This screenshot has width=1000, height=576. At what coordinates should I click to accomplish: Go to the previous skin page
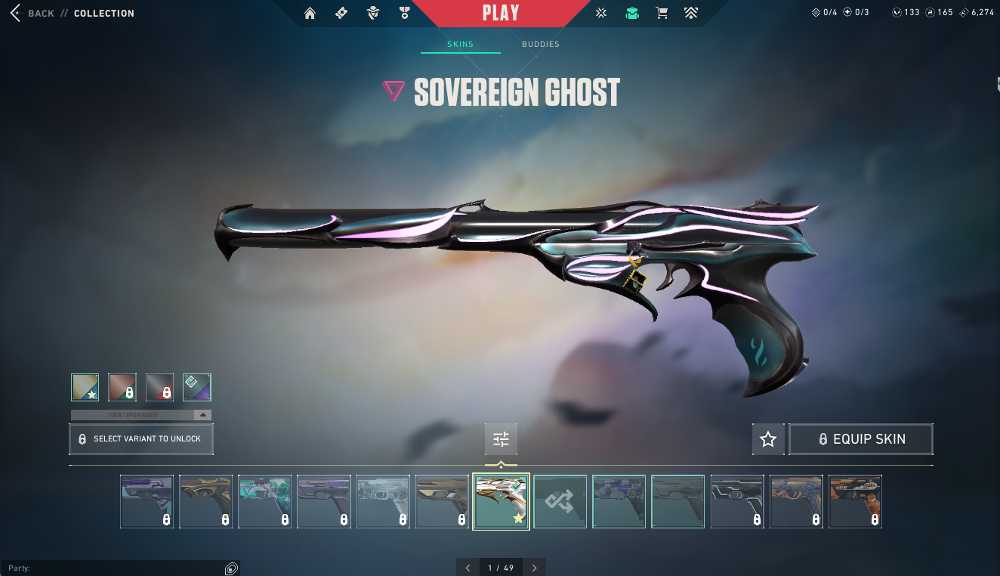(467, 568)
